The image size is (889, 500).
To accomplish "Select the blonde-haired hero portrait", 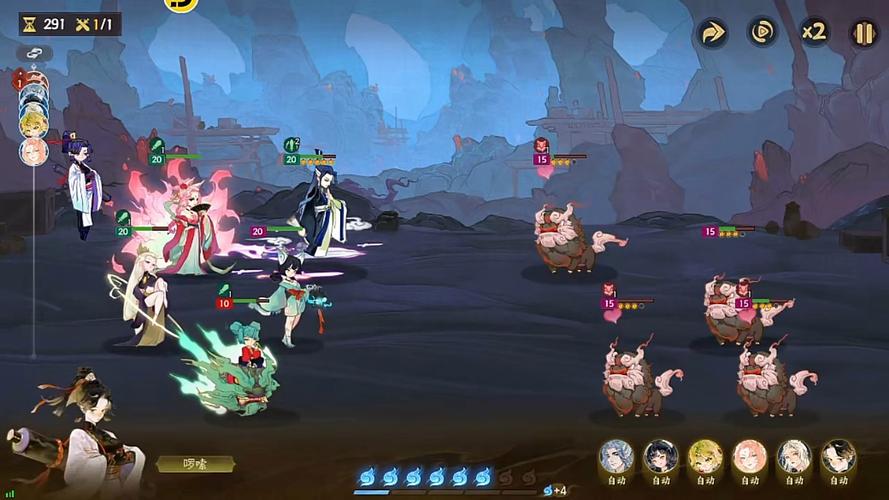I will (x=705, y=457).
